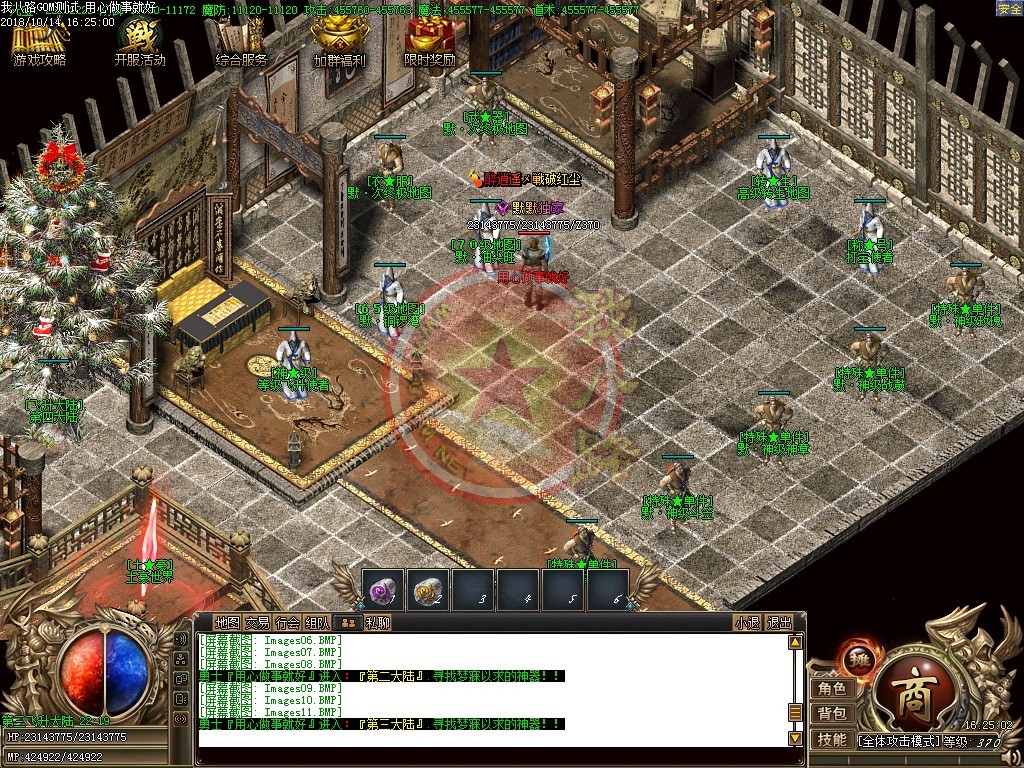Open the 地图 map tab
The image size is (1024, 768).
[227, 622]
